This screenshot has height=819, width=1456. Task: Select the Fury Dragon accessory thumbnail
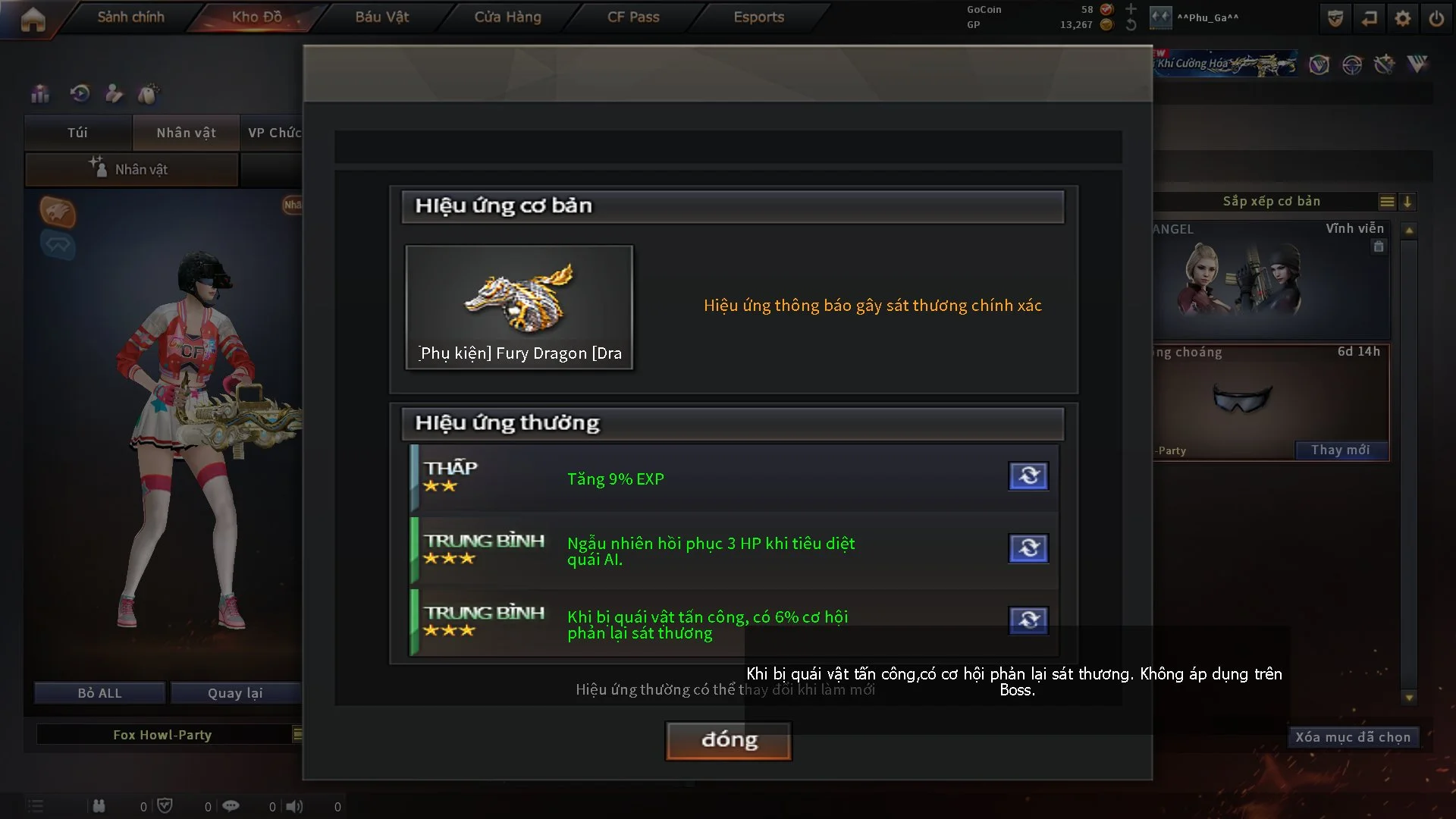(x=519, y=307)
